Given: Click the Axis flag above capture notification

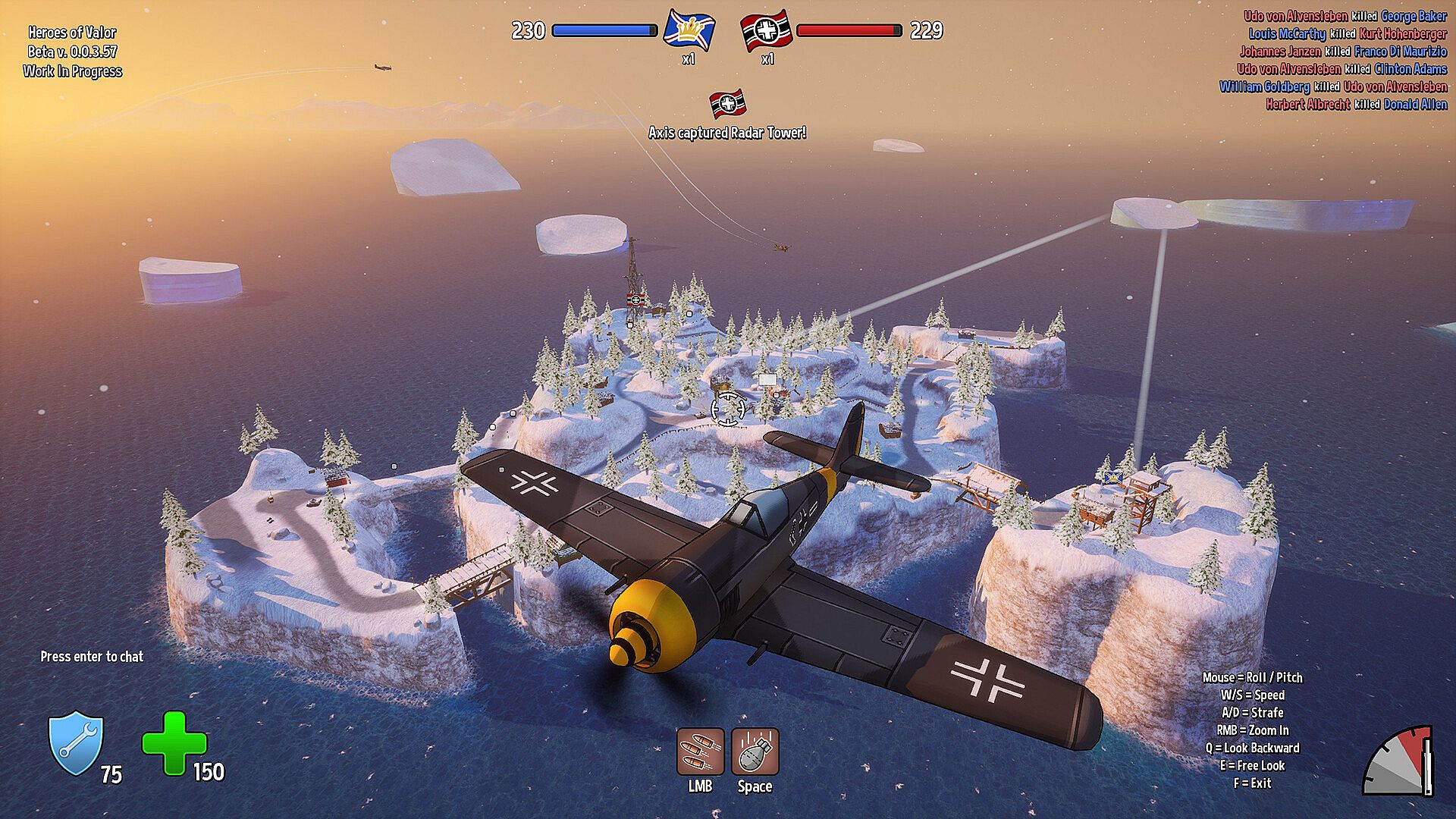Looking at the screenshot, I should (726, 104).
